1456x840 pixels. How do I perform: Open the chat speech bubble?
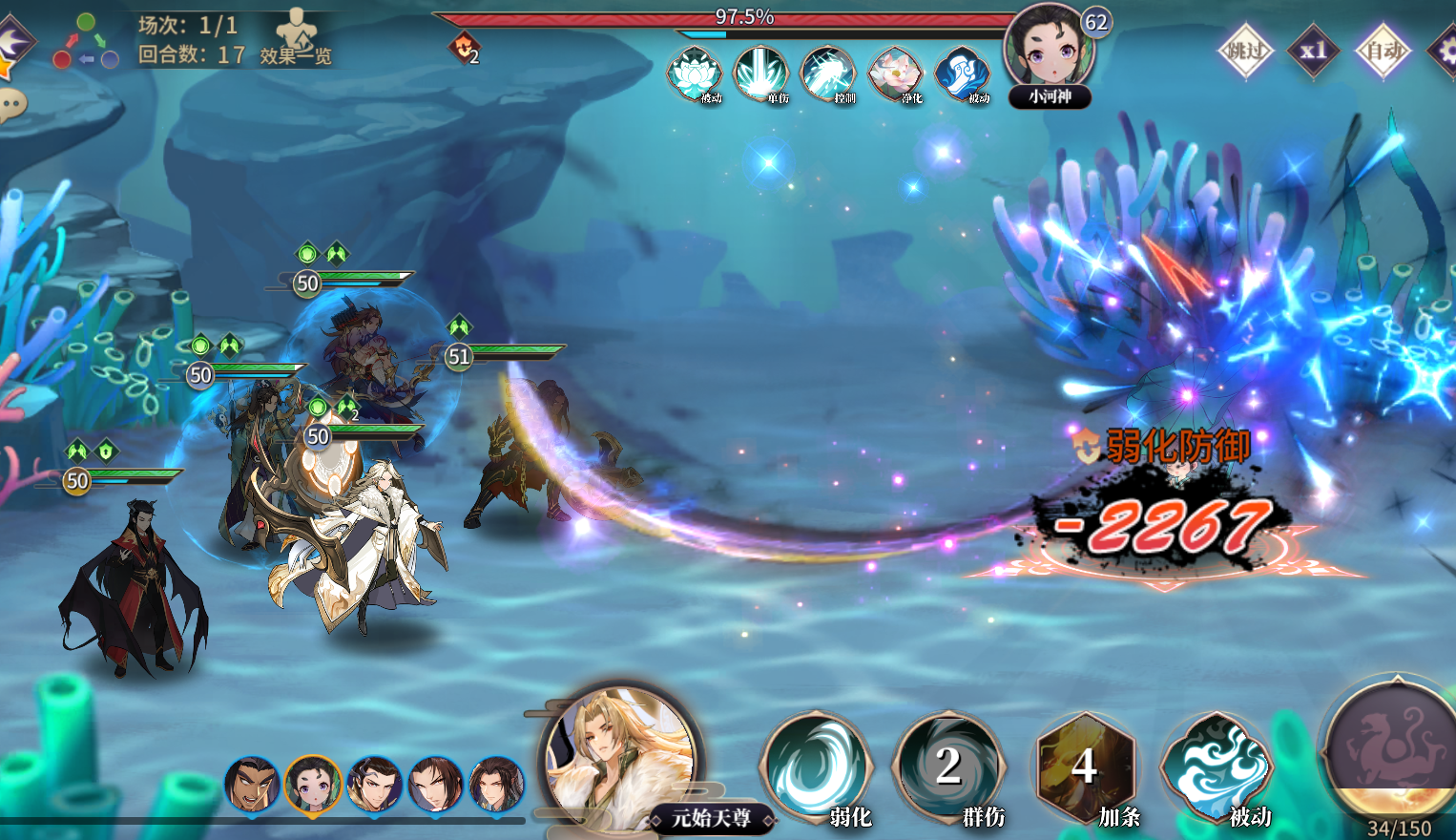click(x=11, y=104)
